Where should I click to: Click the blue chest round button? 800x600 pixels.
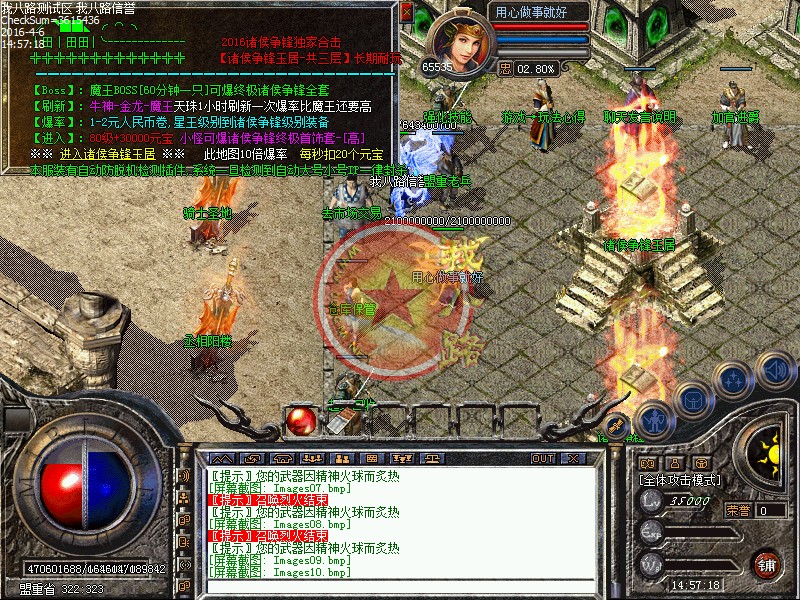pyautogui.click(x=692, y=400)
